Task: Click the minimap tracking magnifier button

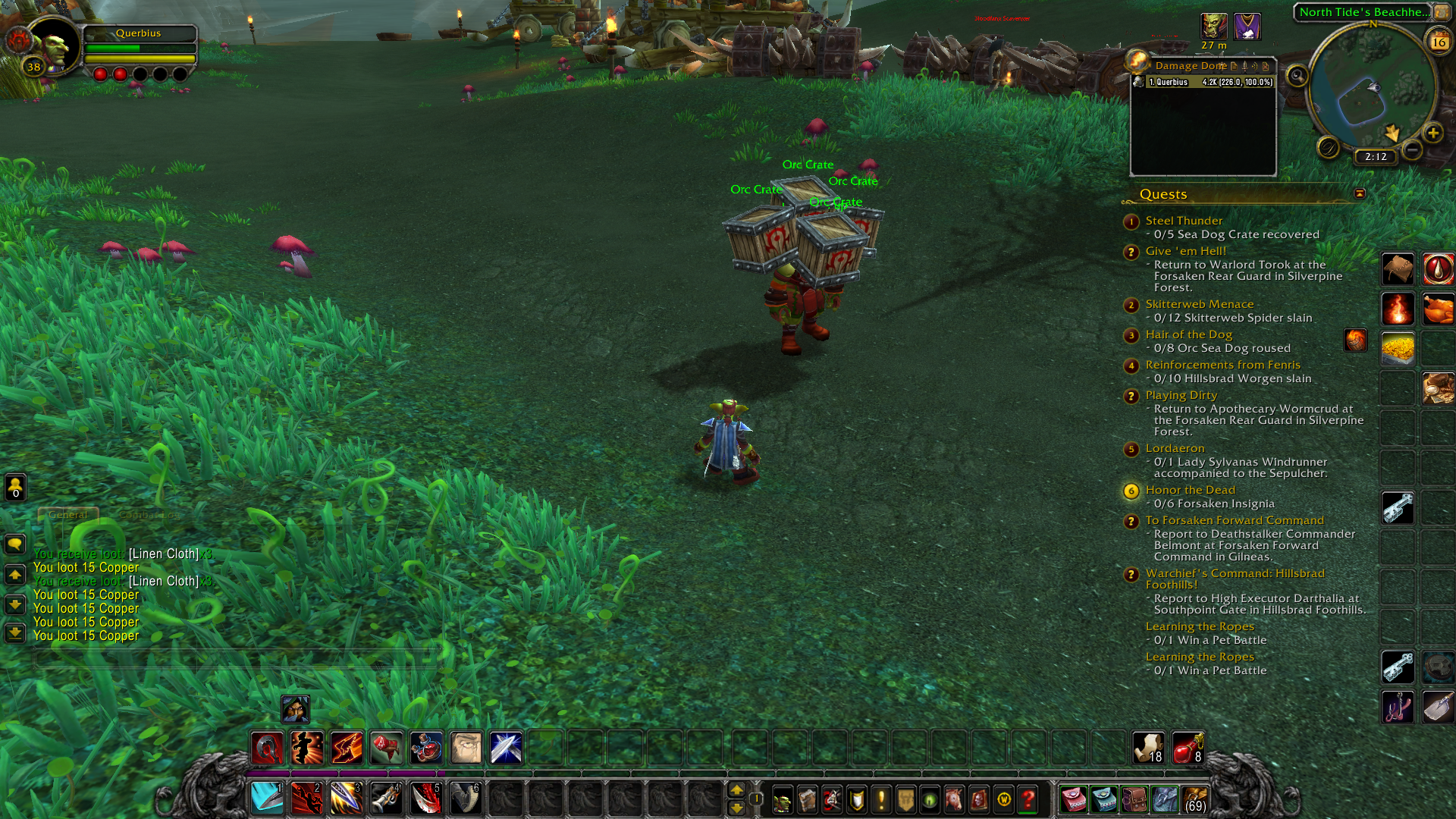Action: click(1298, 76)
